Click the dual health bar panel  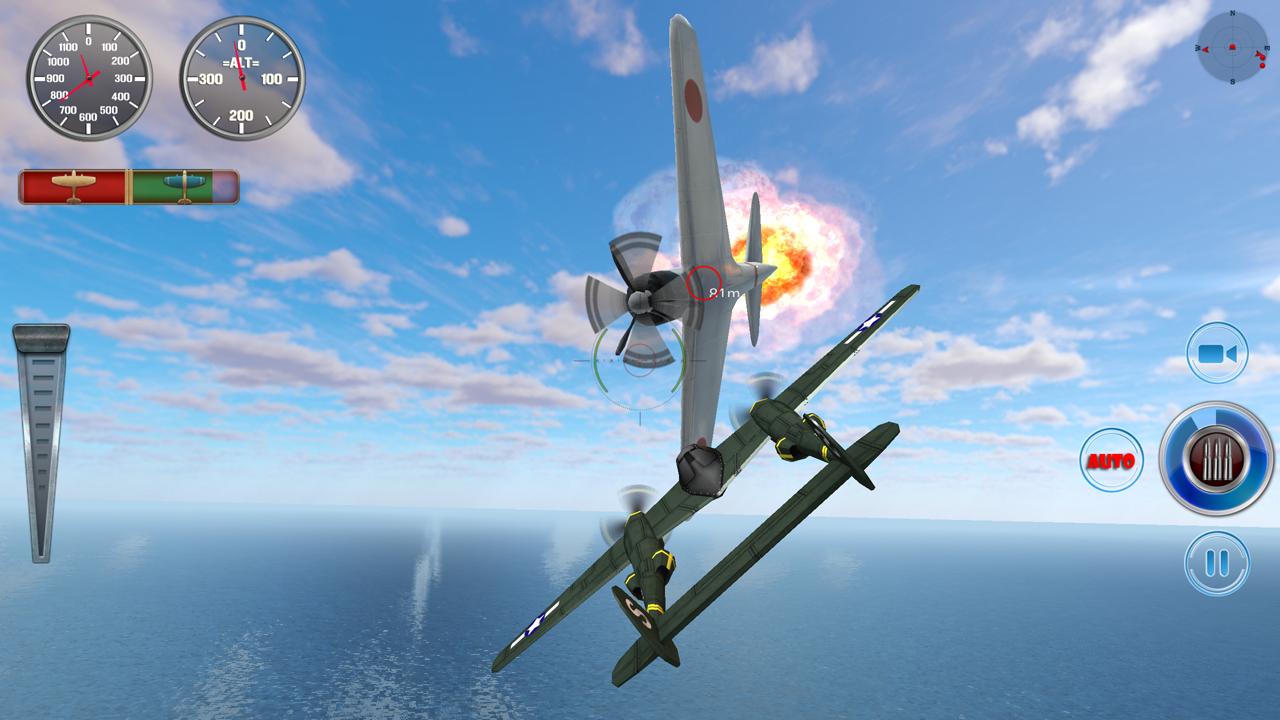click(x=128, y=185)
